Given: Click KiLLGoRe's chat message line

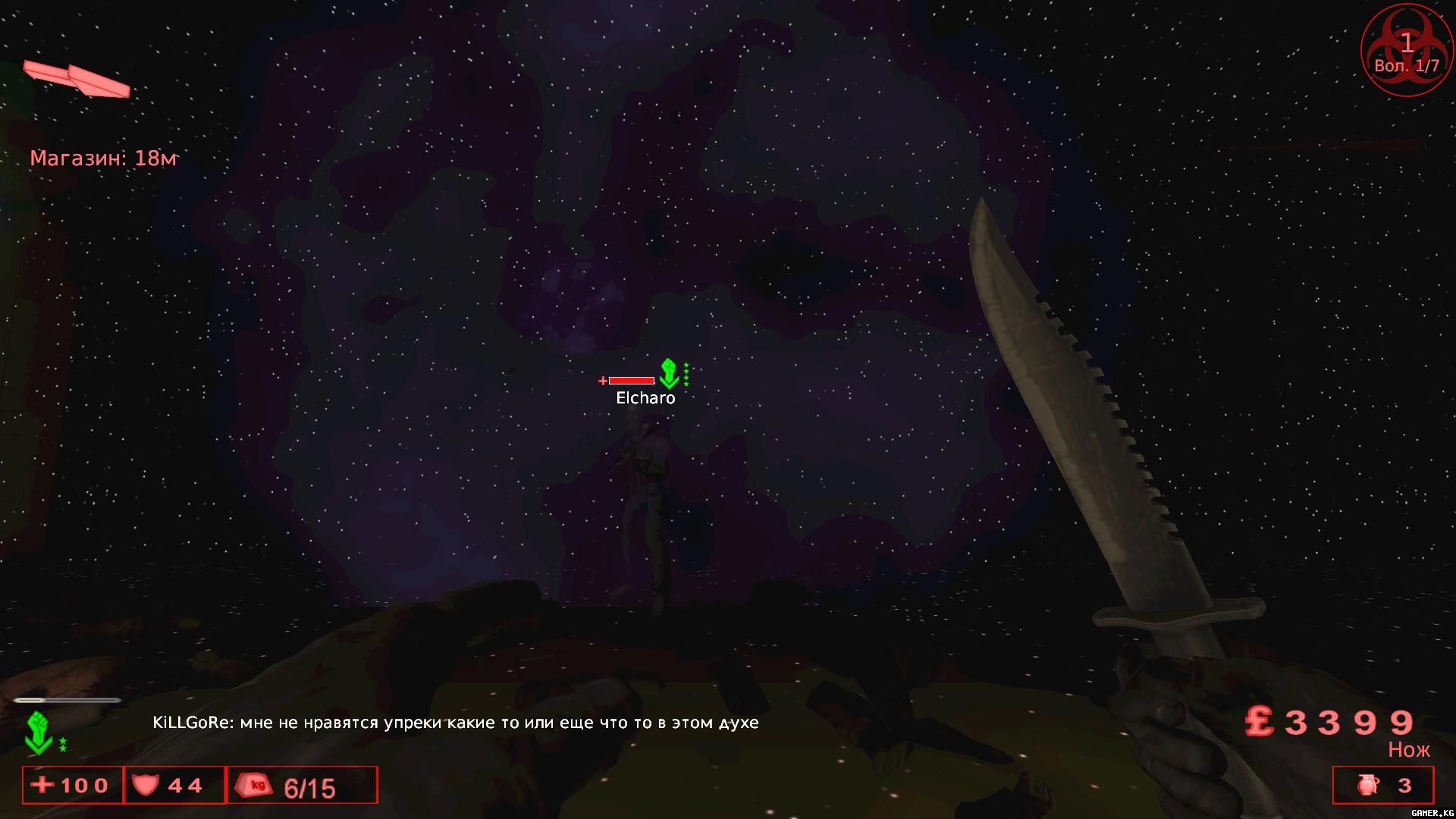Looking at the screenshot, I should coord(455,723).
